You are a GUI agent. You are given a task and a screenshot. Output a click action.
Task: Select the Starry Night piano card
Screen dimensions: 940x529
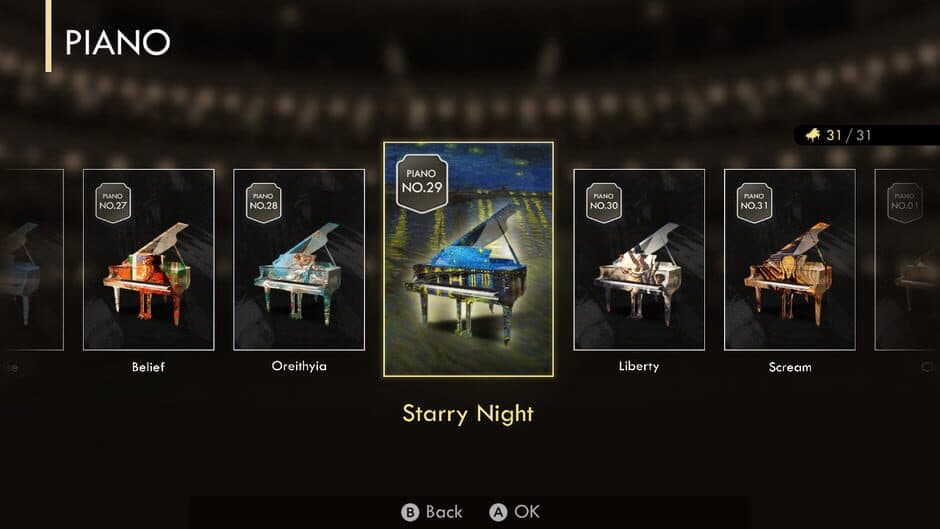pos(468,258)
